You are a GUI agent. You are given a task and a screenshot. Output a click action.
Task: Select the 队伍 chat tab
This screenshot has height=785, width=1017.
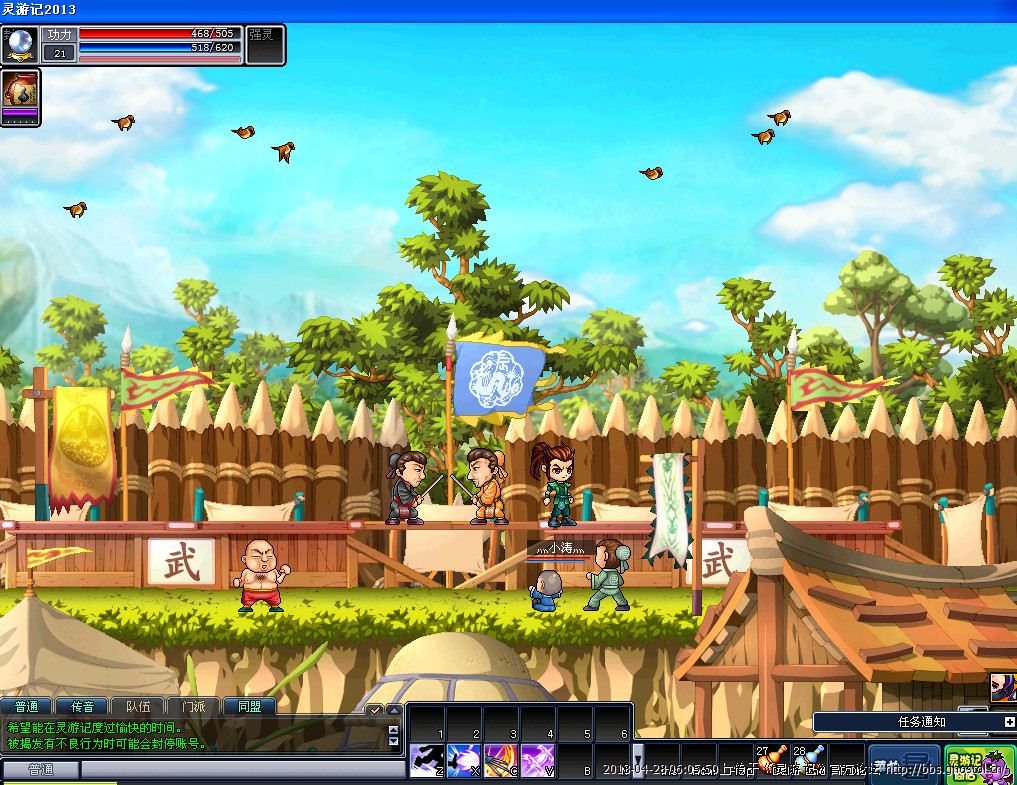138,706
